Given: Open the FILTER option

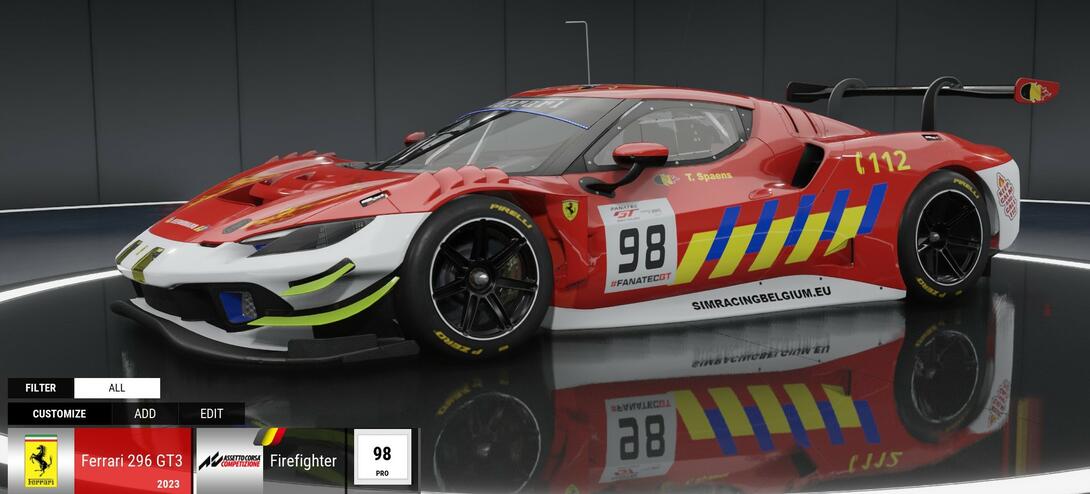Looking at the screenshot, I should pos(41,388).
